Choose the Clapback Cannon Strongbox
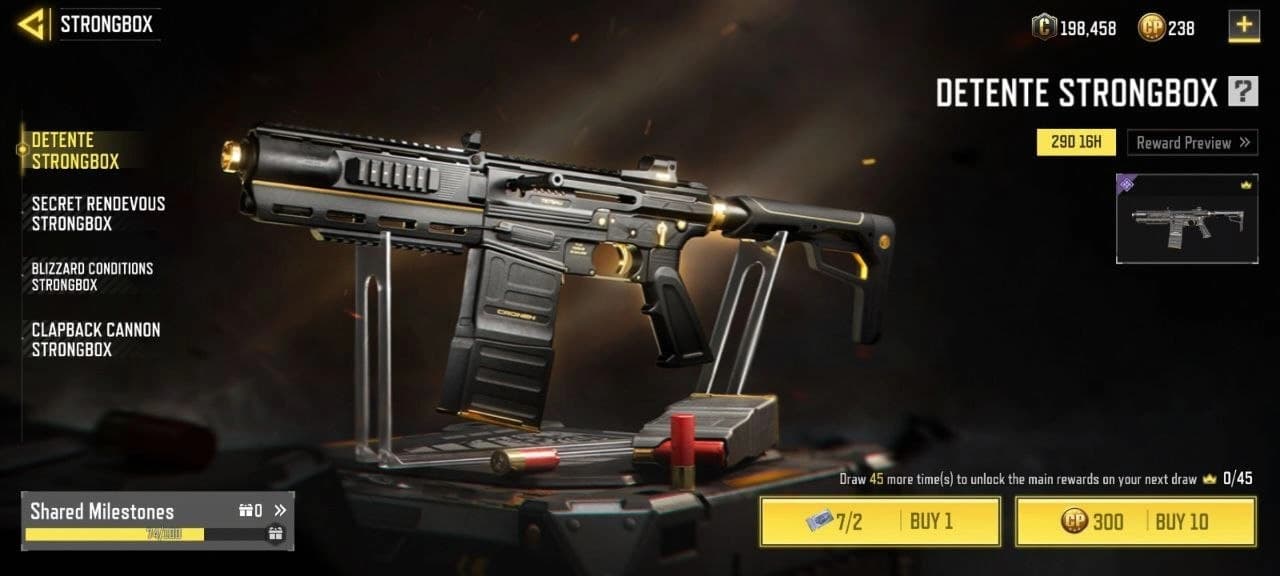1280x576 pixels. coord(95,339)
